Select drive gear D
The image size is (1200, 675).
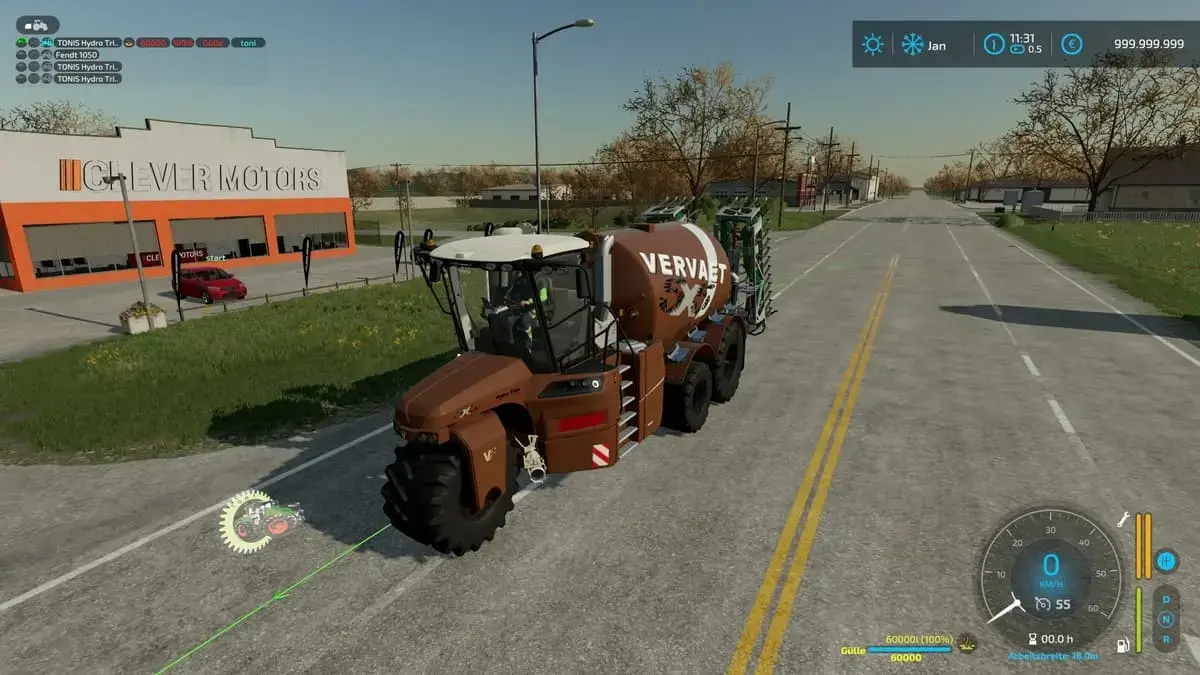tap(1165, 600)
